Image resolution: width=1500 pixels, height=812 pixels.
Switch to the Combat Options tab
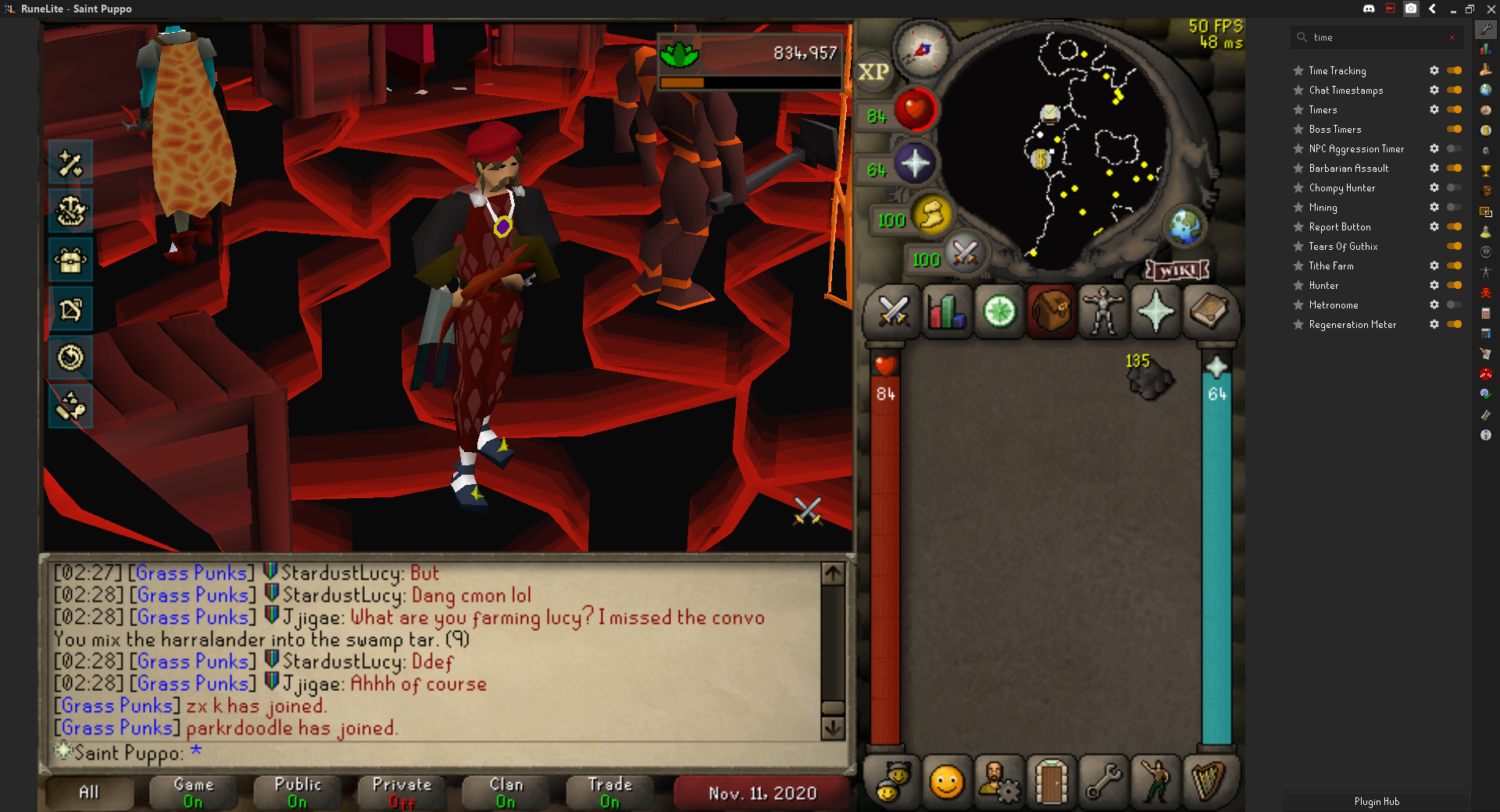tap(893, 312)
